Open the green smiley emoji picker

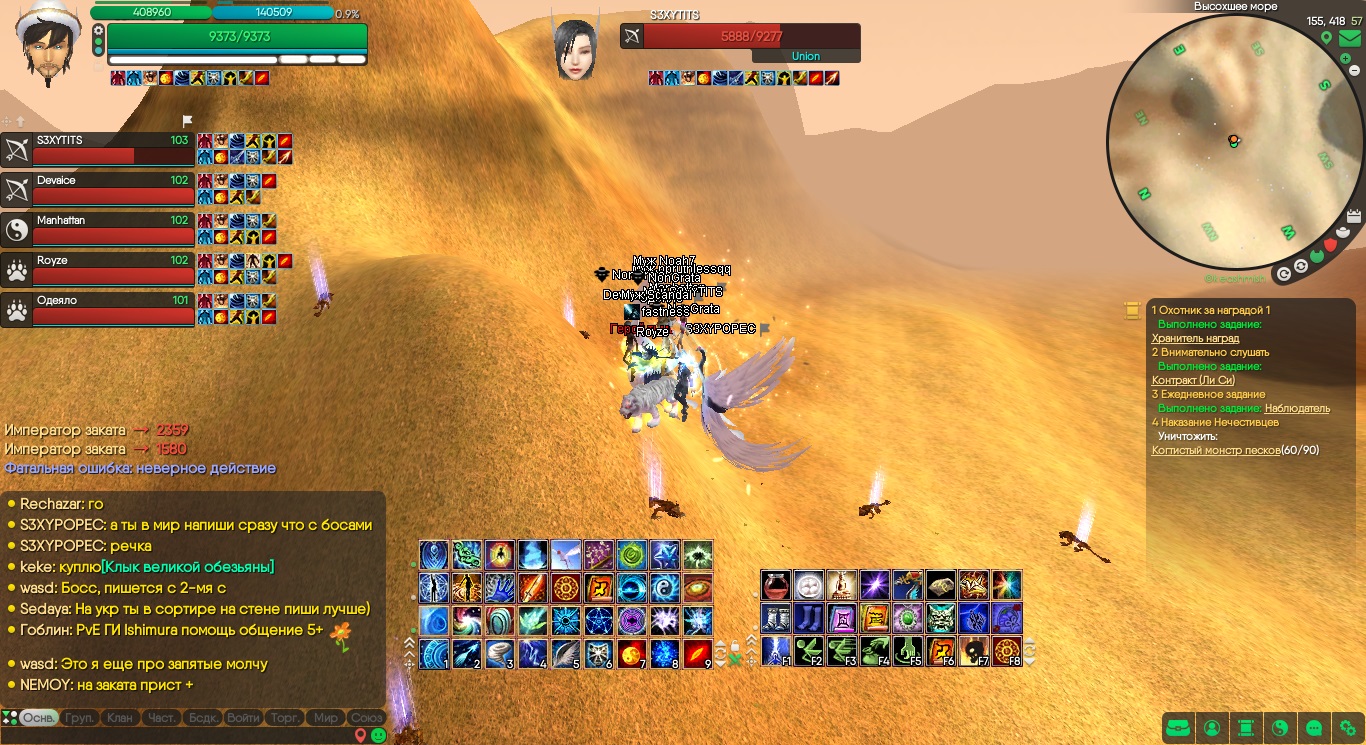pyautogui.click(x=379, y=735)
